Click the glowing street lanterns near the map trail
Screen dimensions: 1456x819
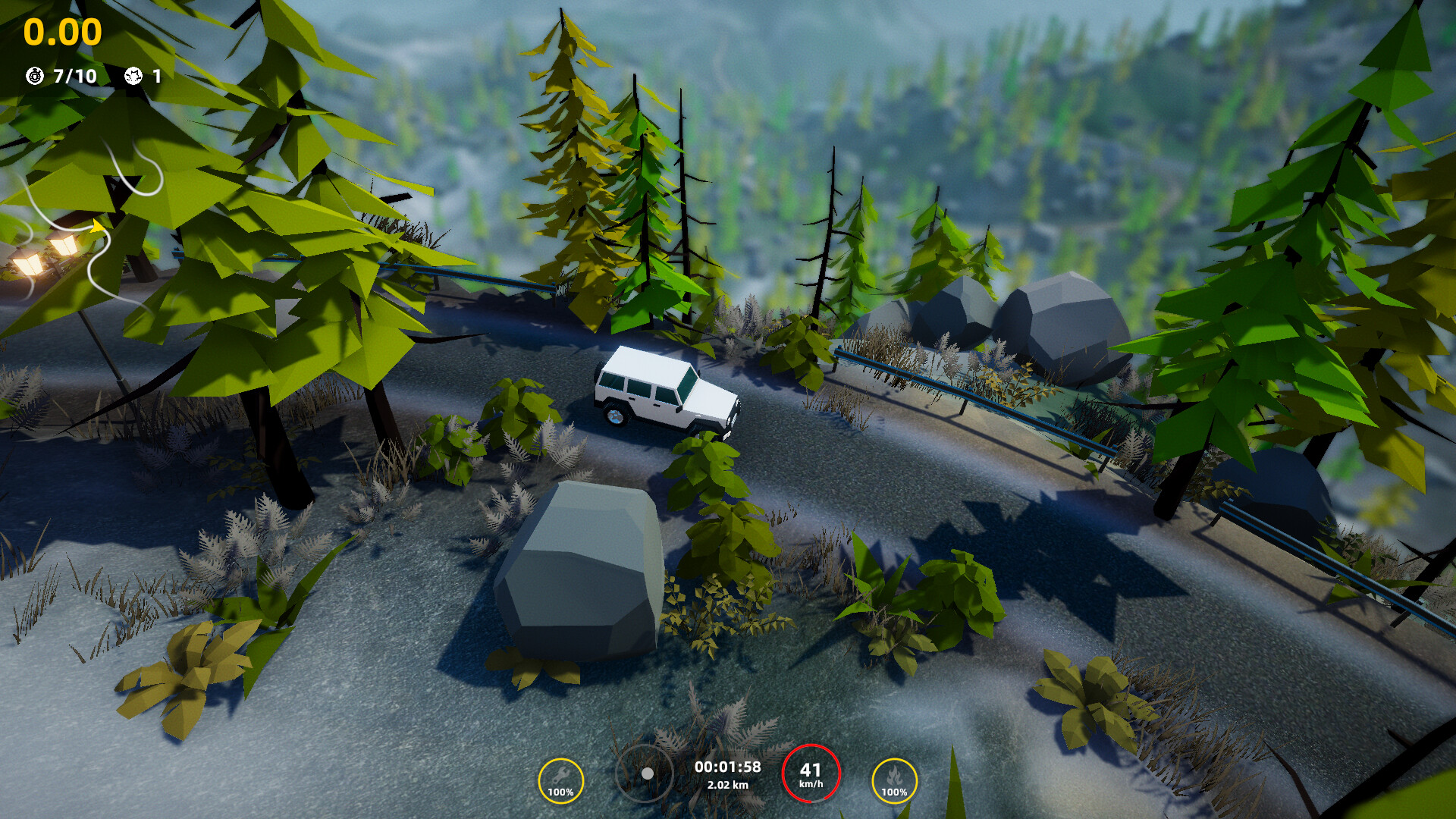pyautogui.click(x=45, y=254)
